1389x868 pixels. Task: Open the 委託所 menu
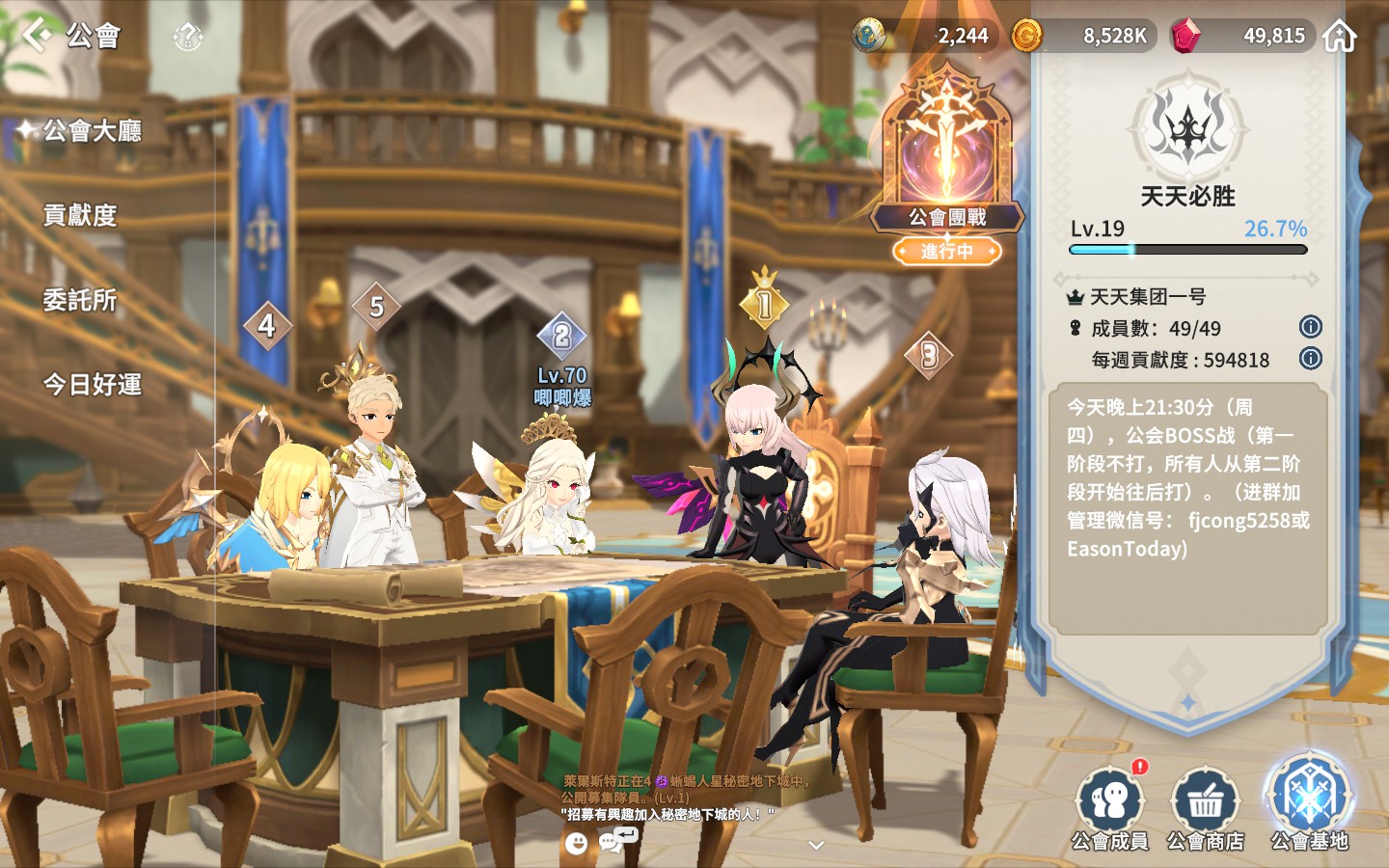[x=80, y=300]
